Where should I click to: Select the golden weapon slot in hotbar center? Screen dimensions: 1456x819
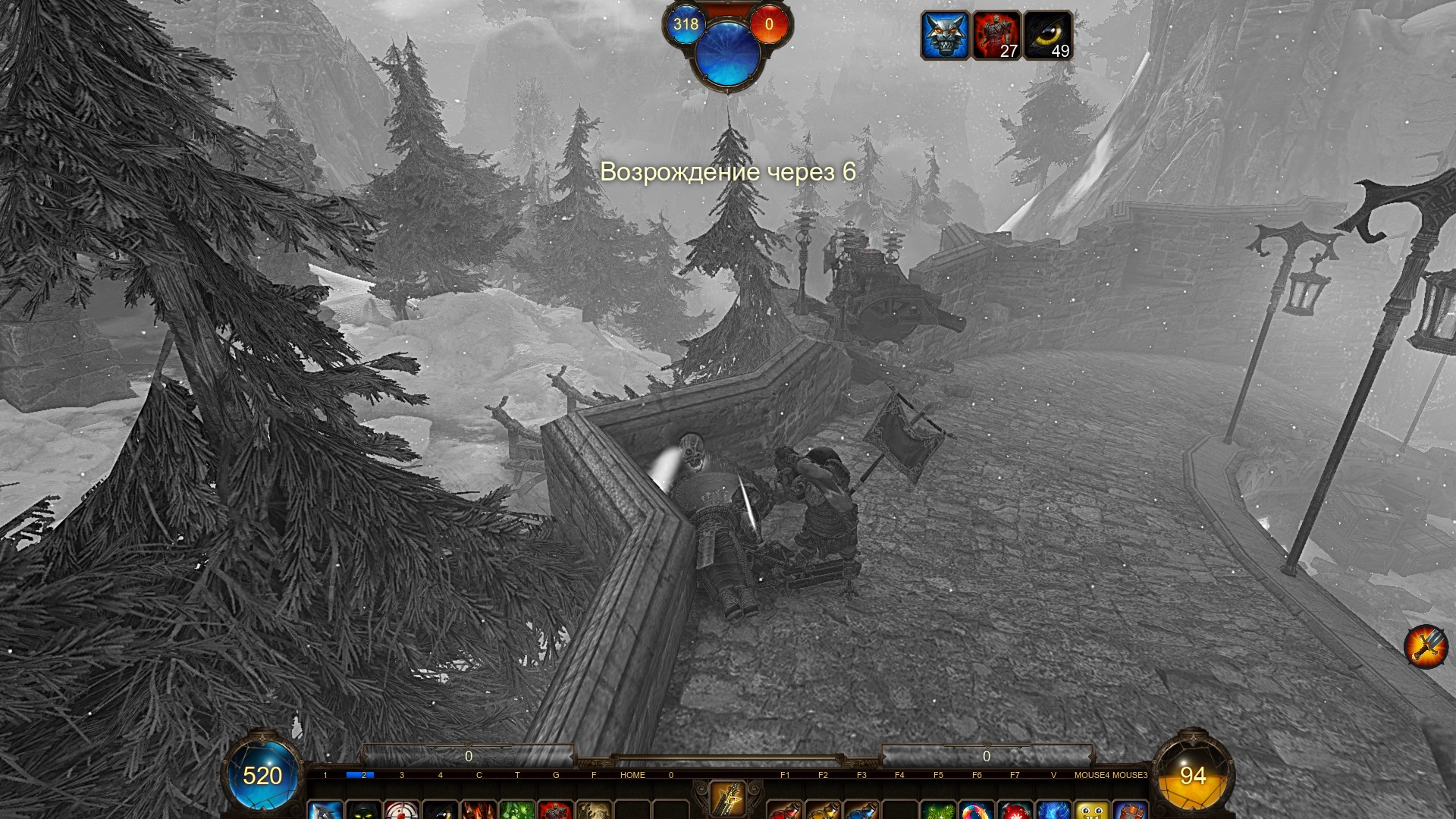click(728, 799)
